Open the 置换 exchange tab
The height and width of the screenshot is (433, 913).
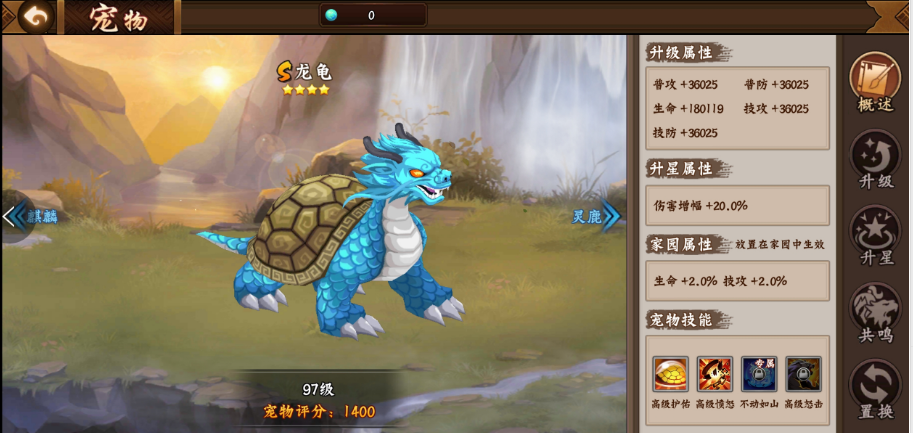click(x=875, y=387)
